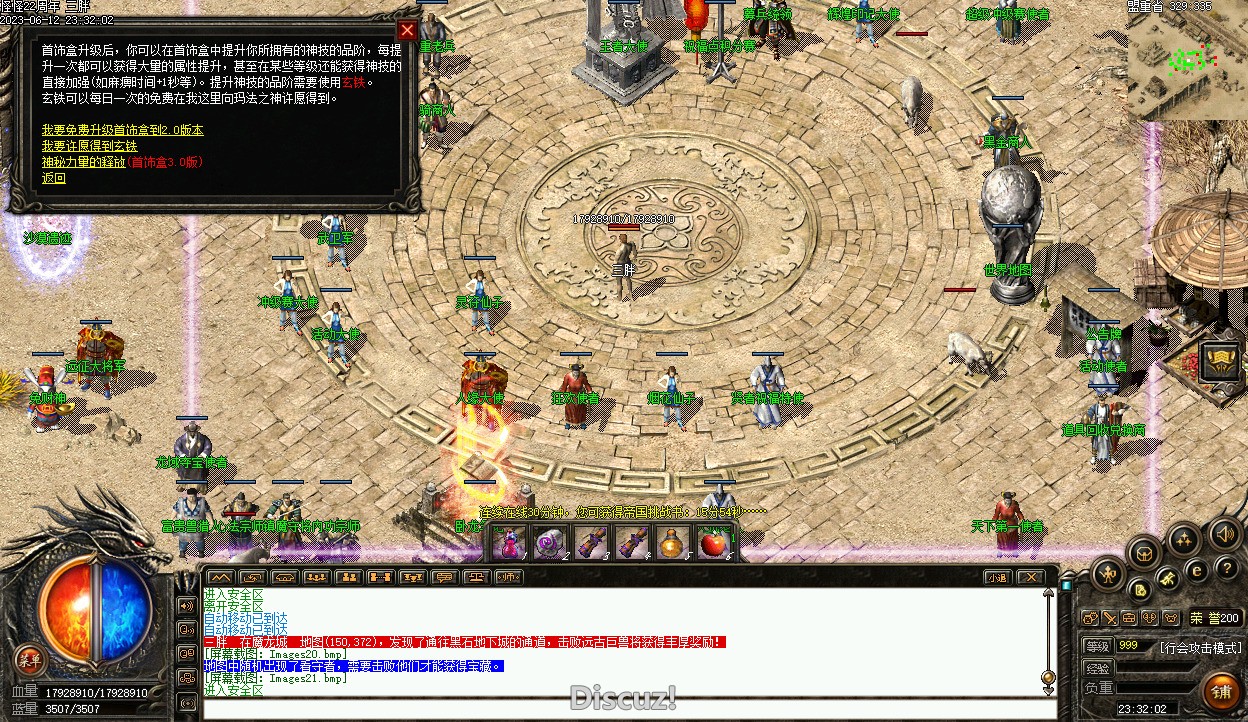Select the pink potion in hotbar slot 1
Viewport: 1248px width, 722px height.
coord(509,543)
